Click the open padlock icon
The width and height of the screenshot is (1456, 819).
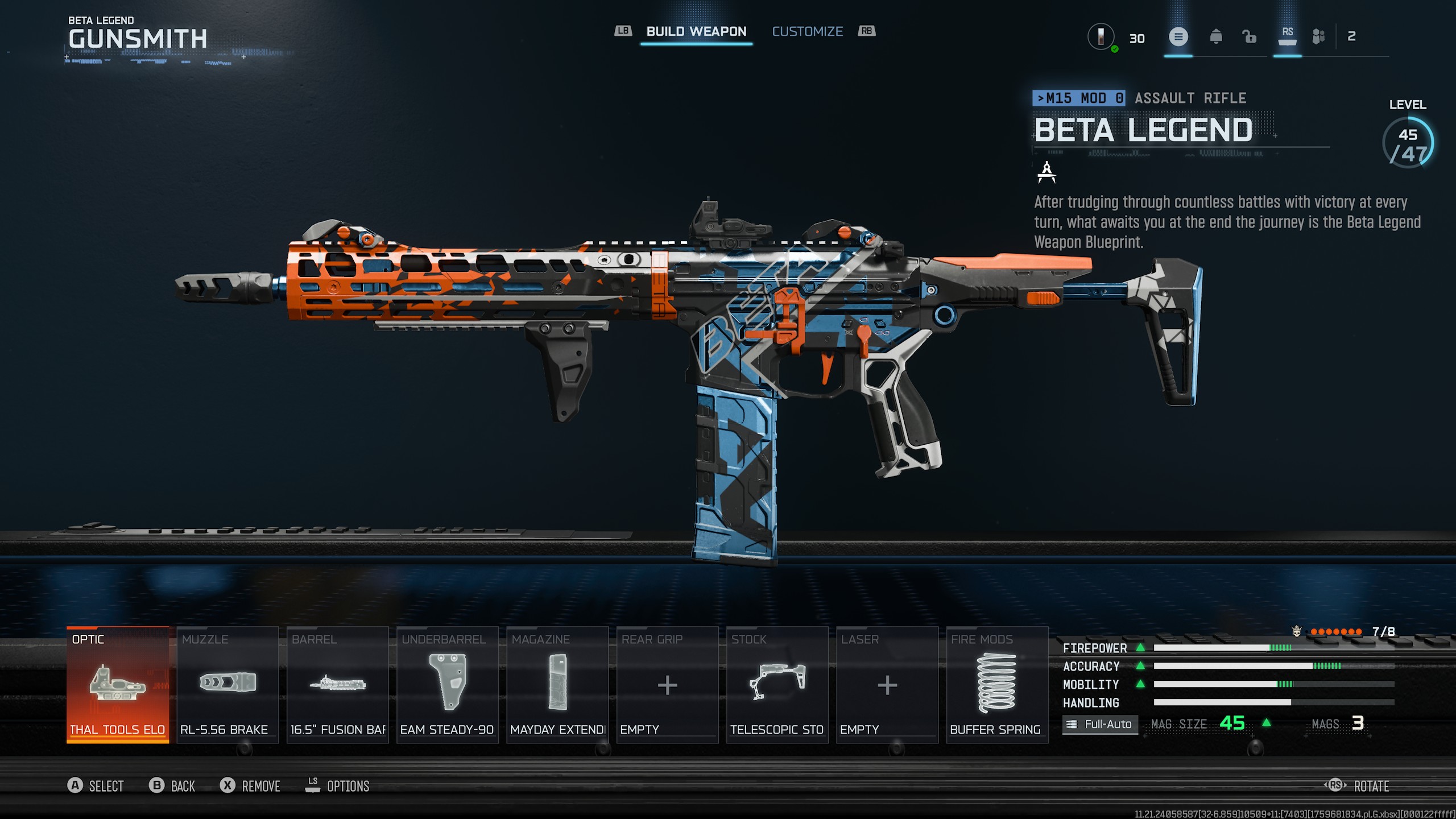pos(1250,38)
